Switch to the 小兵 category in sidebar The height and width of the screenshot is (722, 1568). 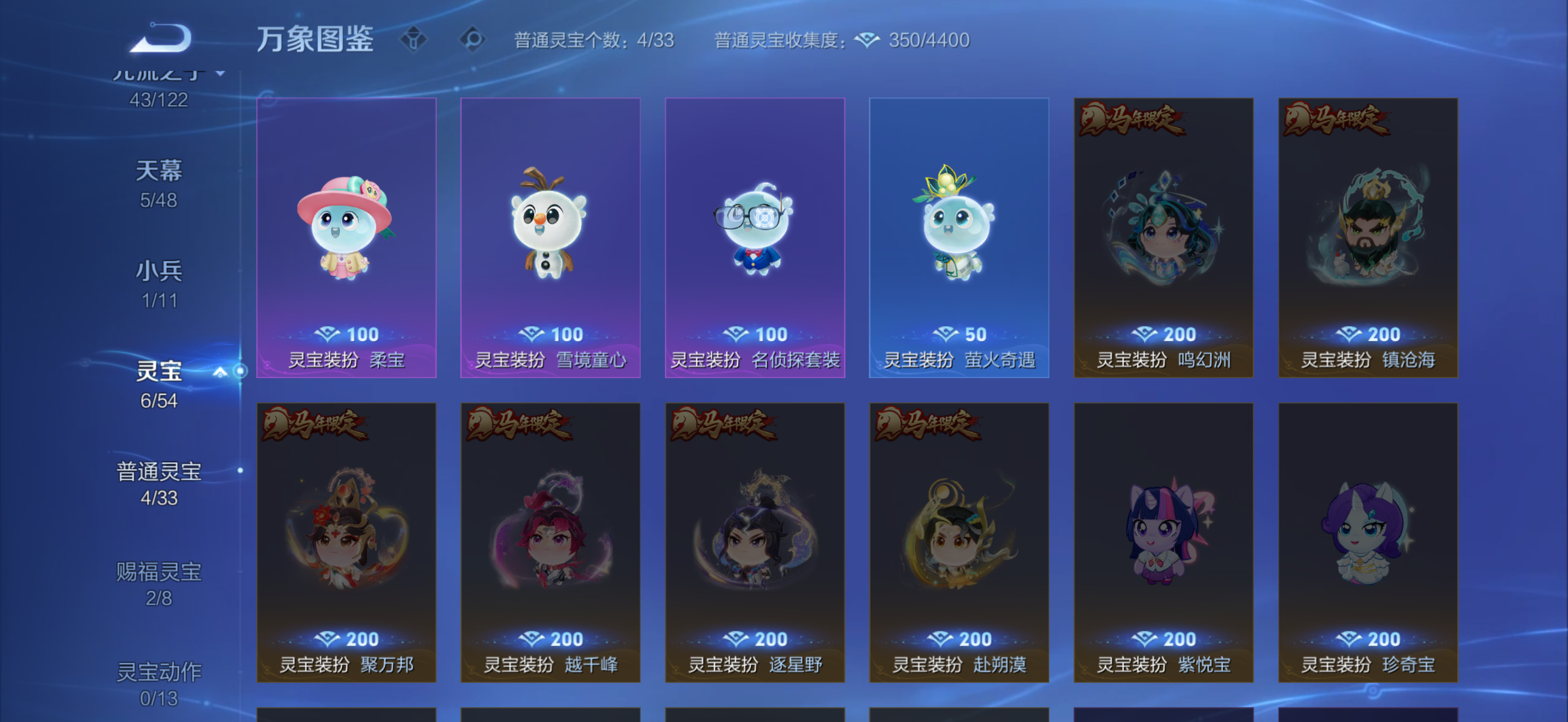pos(160,272)
